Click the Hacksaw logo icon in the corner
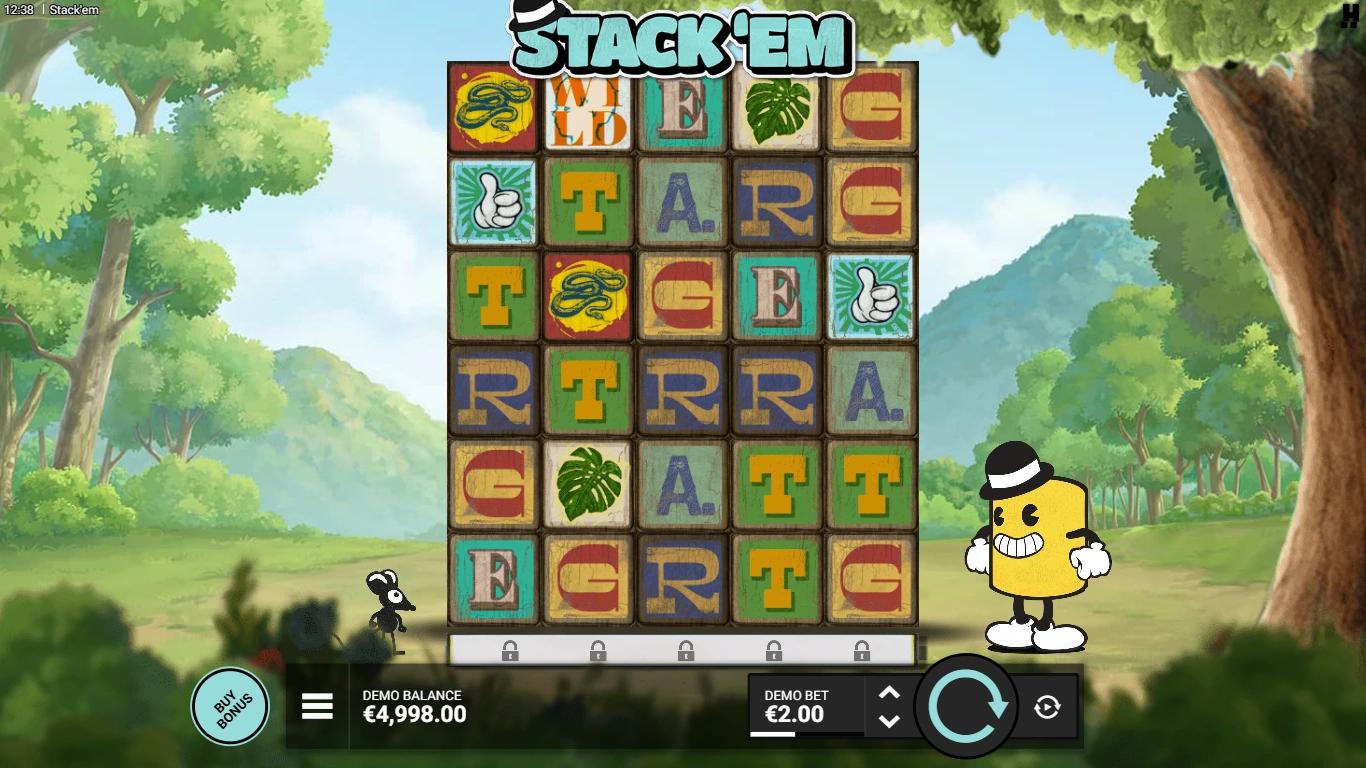This screenshot has height=768, width=1366. (x=1350, y=18)
